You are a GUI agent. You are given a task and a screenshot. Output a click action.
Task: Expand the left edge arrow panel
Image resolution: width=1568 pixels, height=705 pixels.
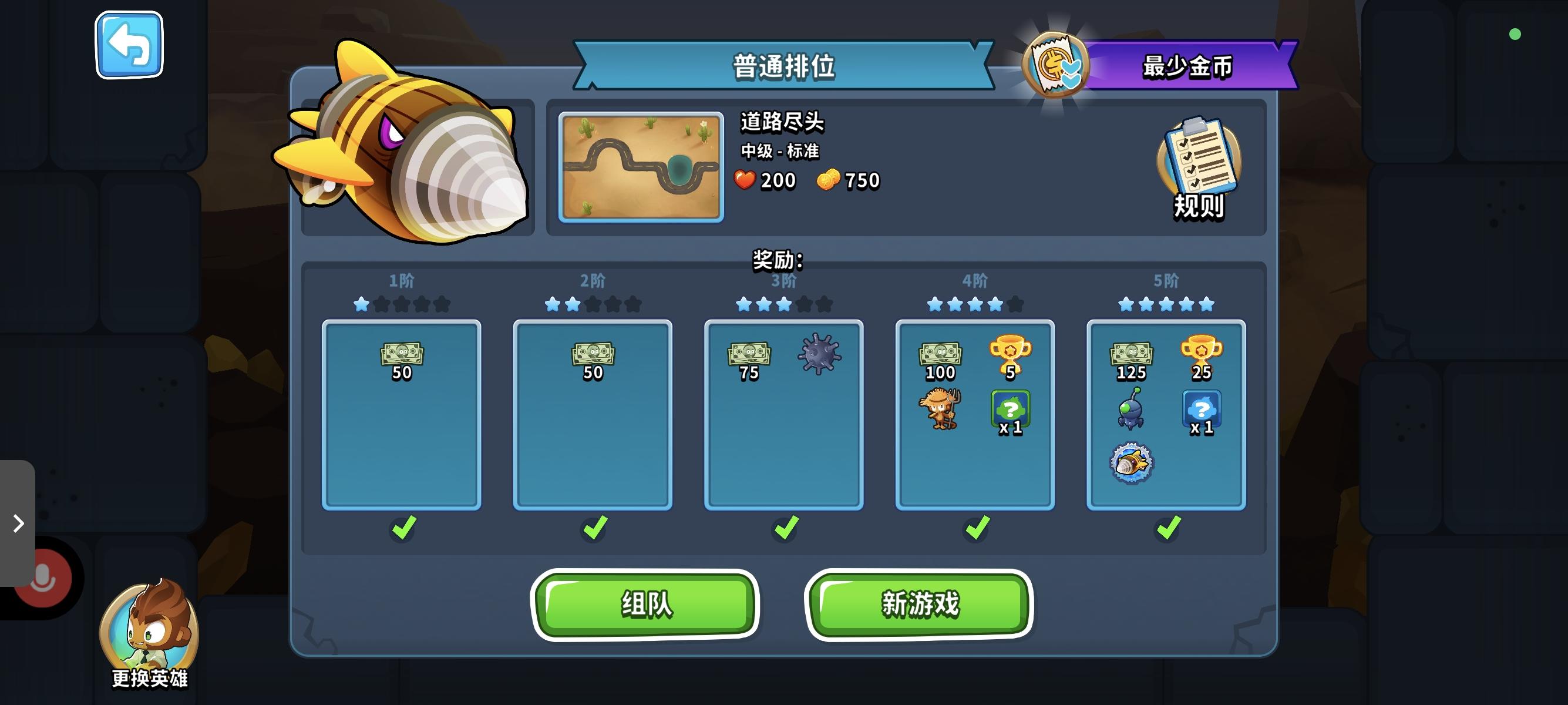(18, 523)
